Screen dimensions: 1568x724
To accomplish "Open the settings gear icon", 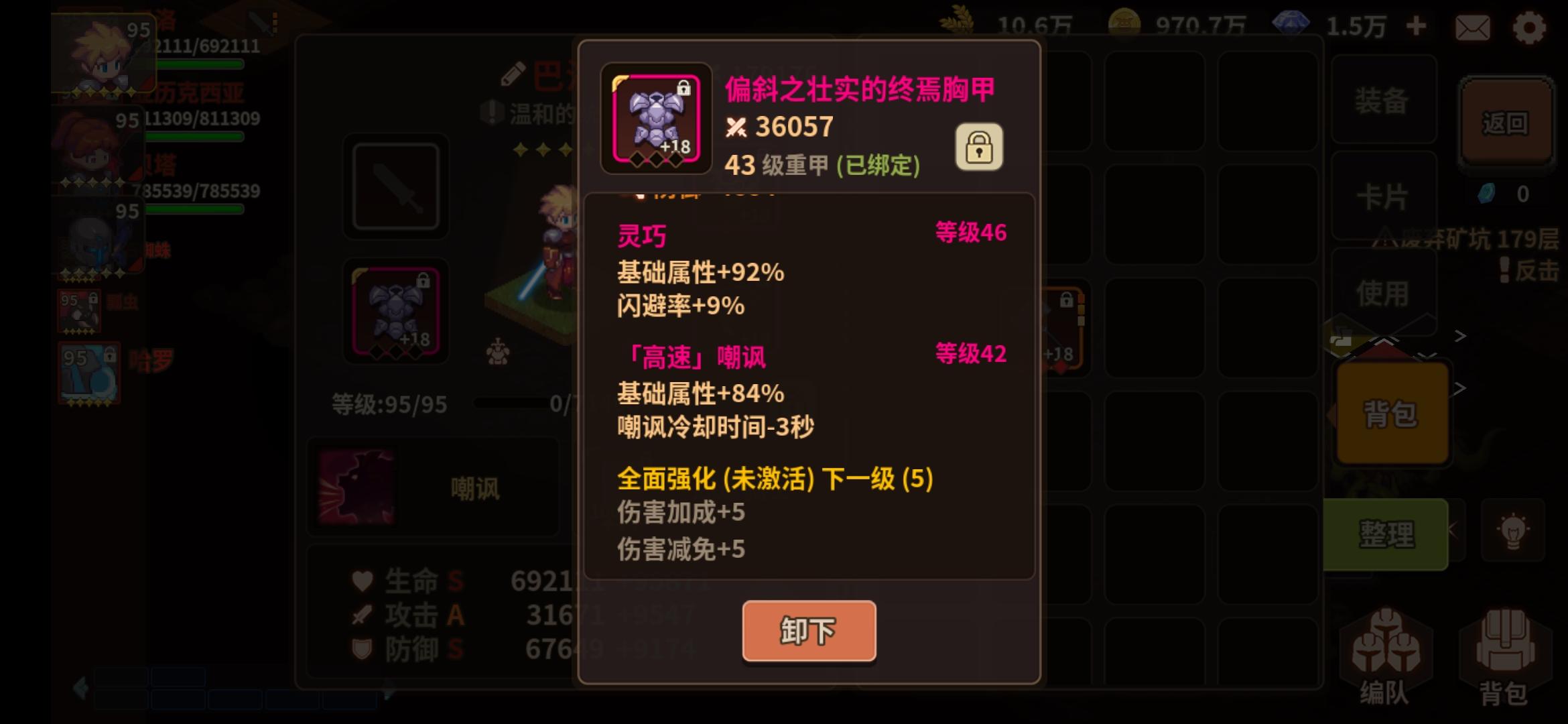I will (1530, 27).
